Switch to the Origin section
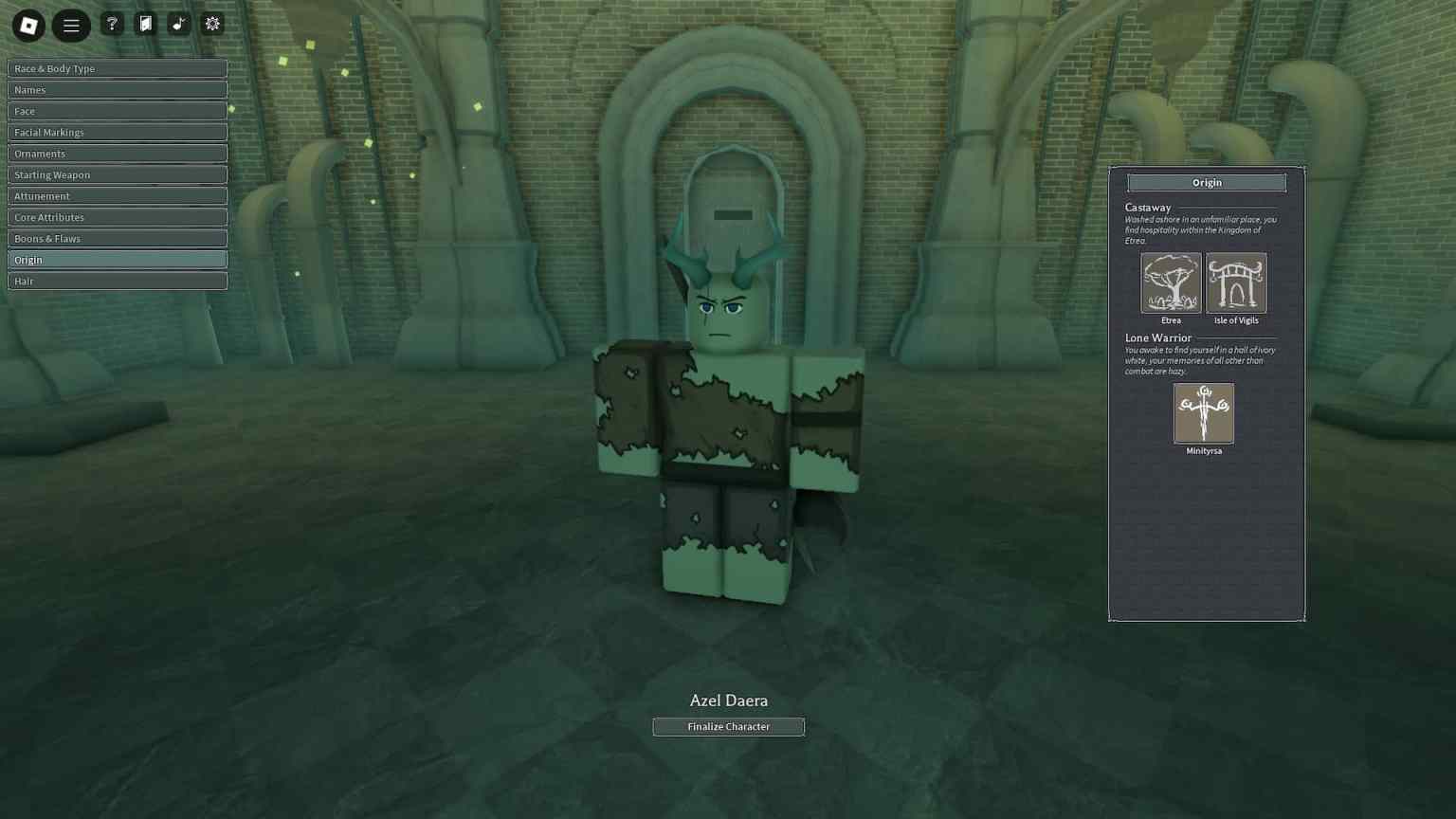This screenshot has width=1456, height=819. (117, 259)
